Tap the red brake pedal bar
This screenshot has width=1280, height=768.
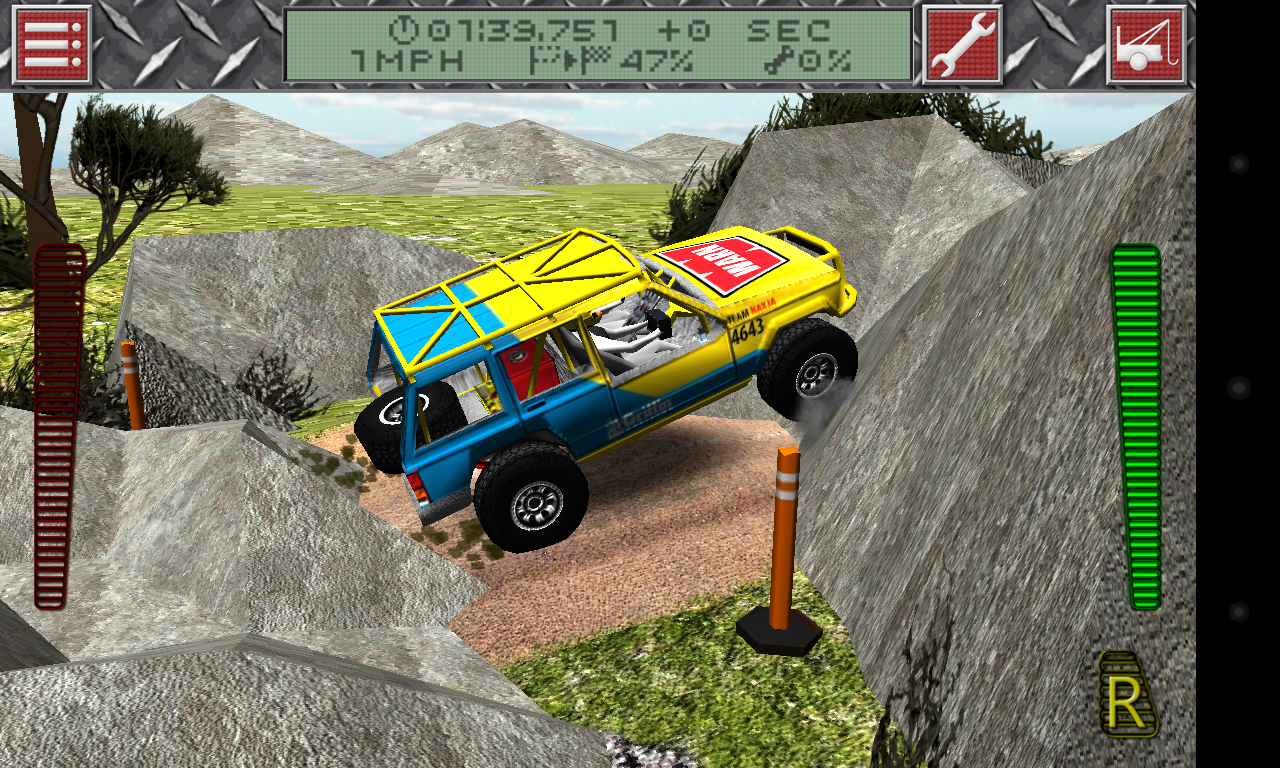[59, 427]
